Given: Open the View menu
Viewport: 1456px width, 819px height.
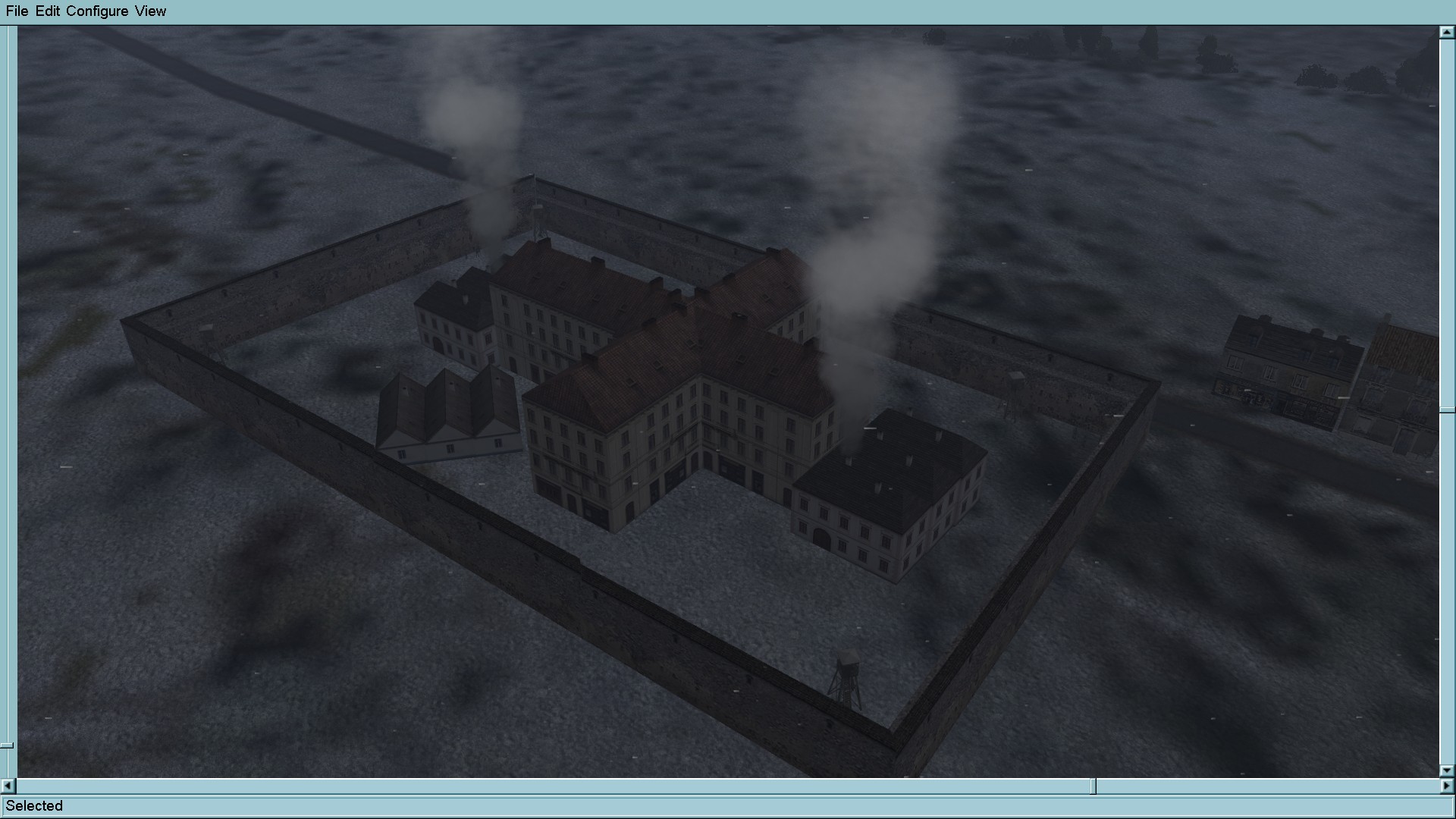Looking at the screenshot, I should 150,11.
